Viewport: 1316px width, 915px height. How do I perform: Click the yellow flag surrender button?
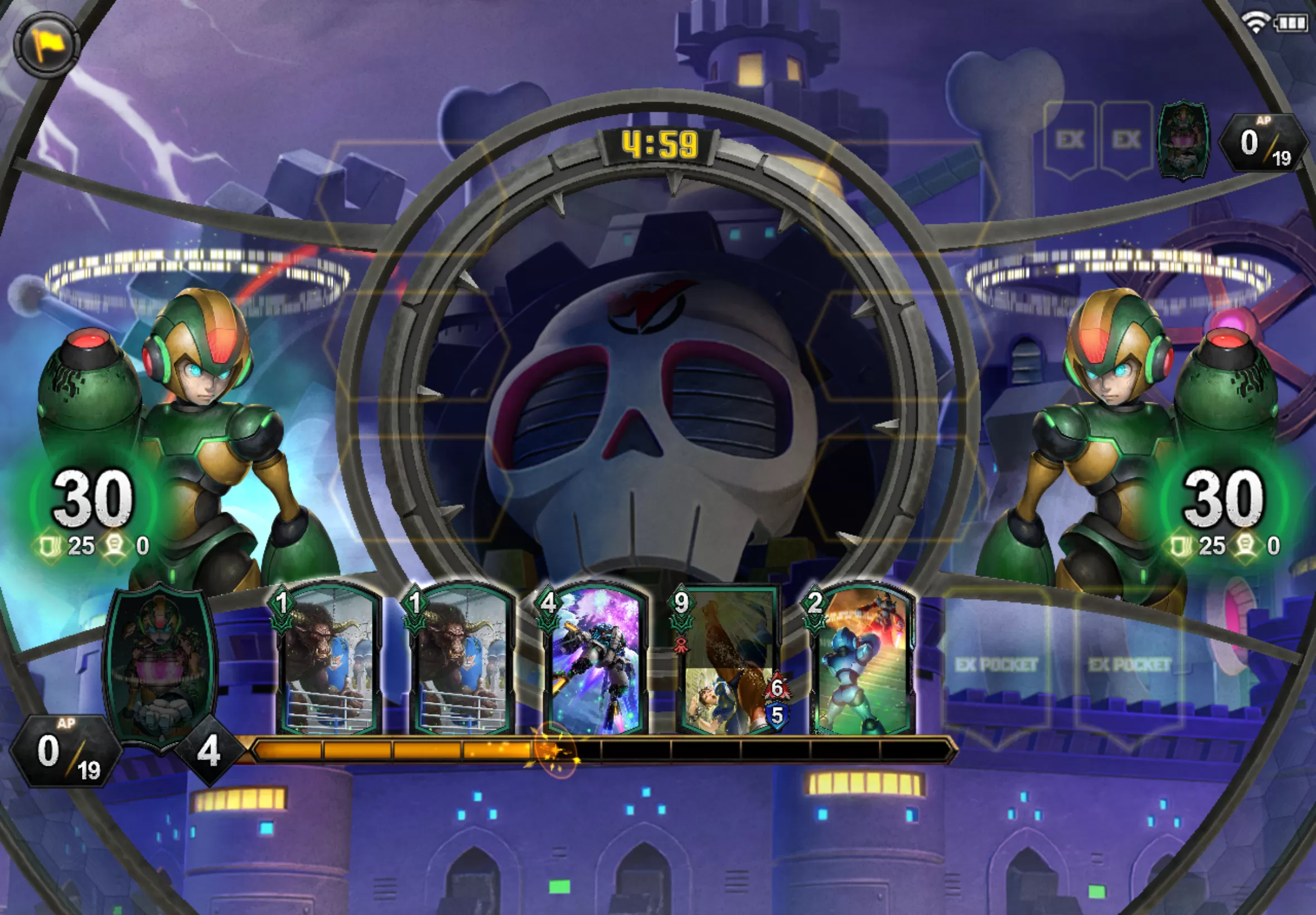pyautogui.click(x=46, y=45)
